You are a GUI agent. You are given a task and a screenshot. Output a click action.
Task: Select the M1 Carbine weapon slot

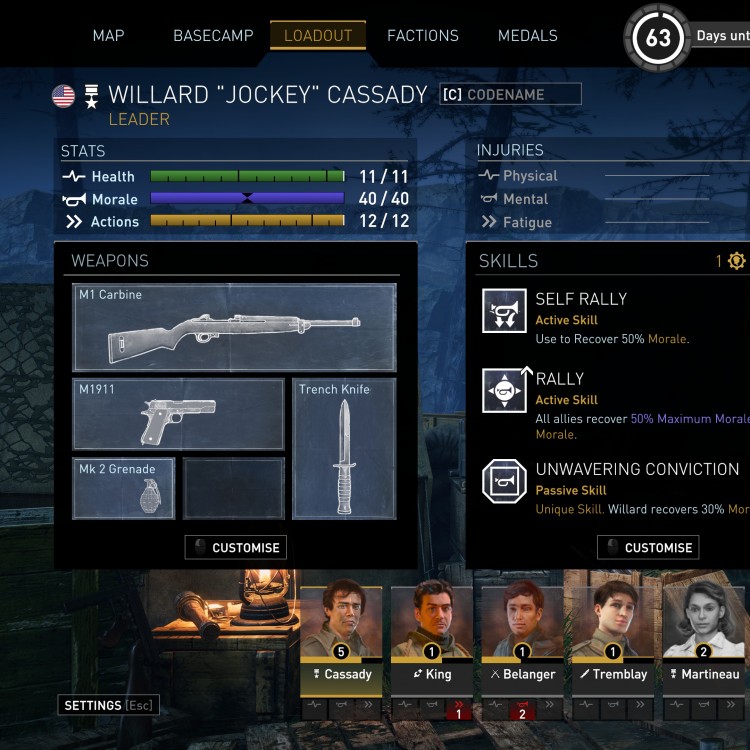coord(235,328)
